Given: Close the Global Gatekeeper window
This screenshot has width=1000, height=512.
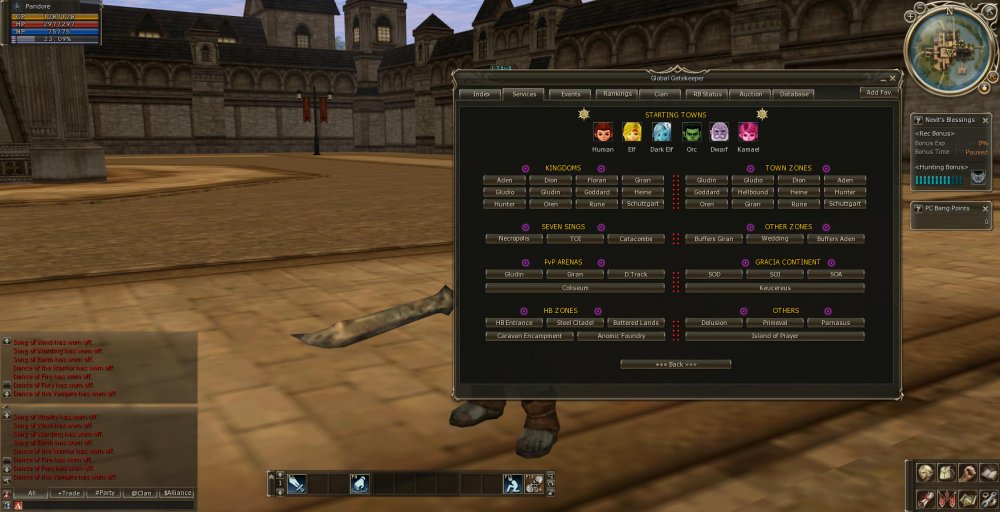Looking at the screenshot, I should [893, 77].
